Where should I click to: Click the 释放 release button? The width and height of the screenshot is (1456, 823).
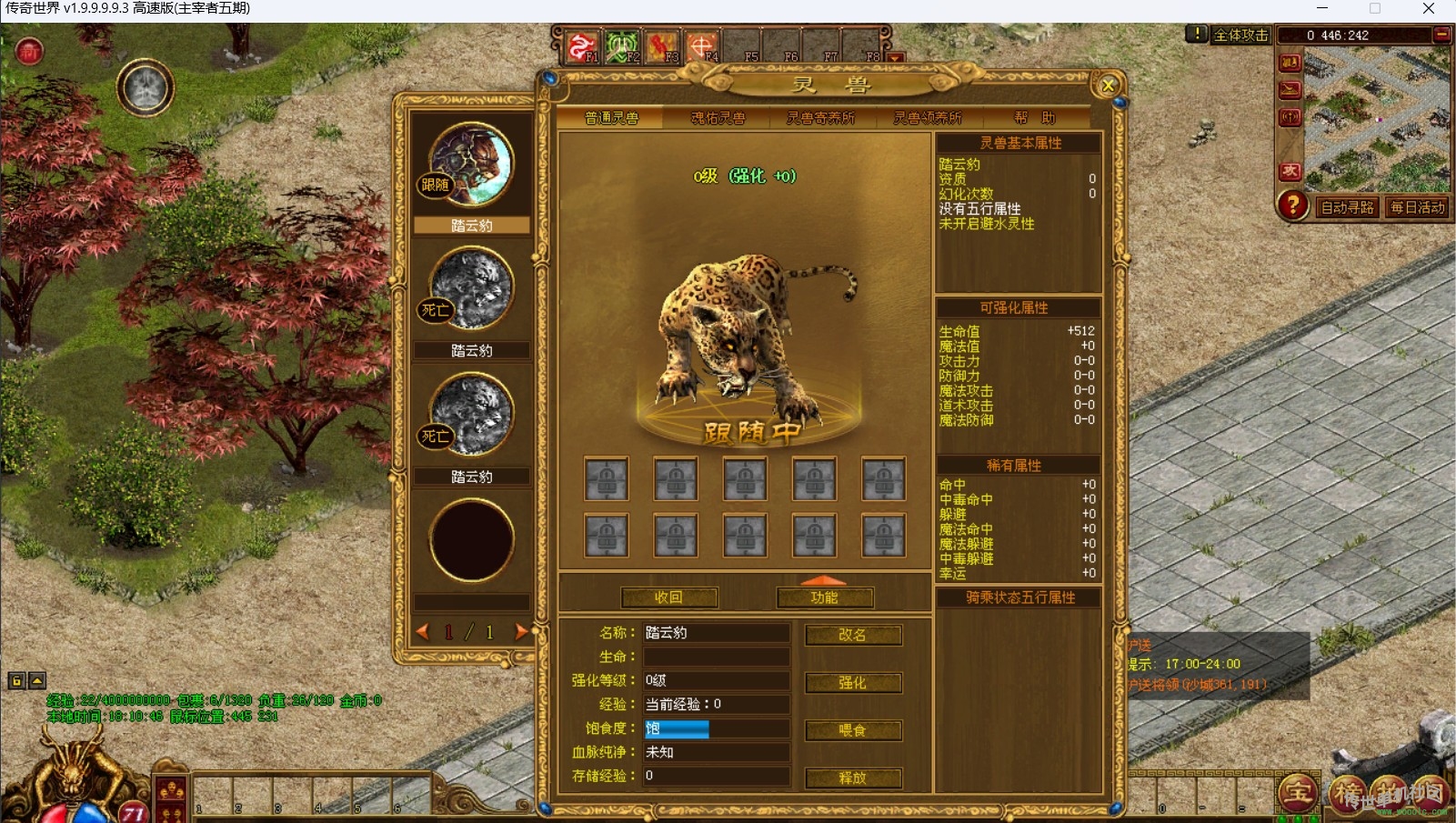pos(852,778)
